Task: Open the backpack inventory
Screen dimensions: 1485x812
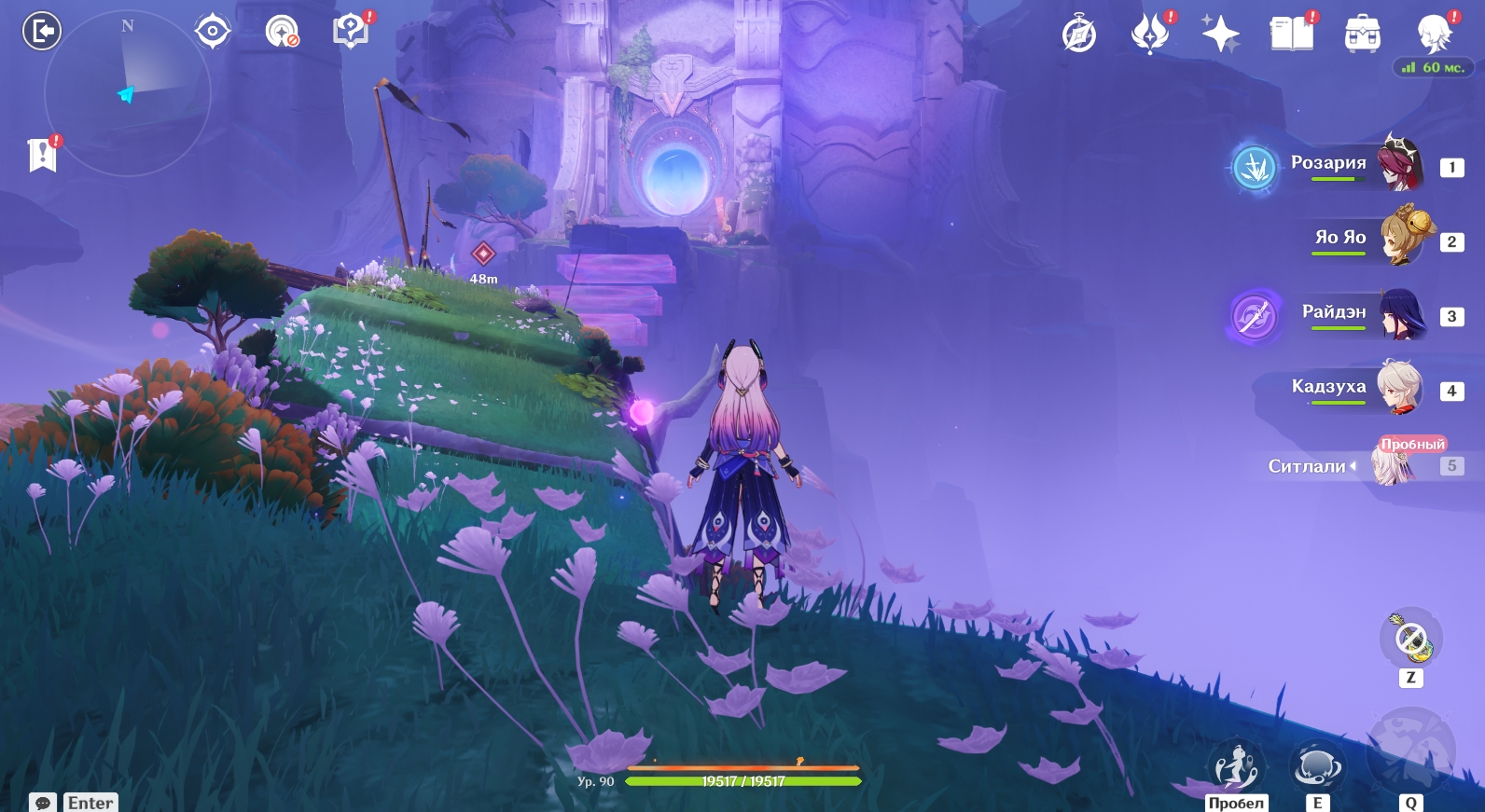Action: pyautogui.click(x=1363, y=34)
